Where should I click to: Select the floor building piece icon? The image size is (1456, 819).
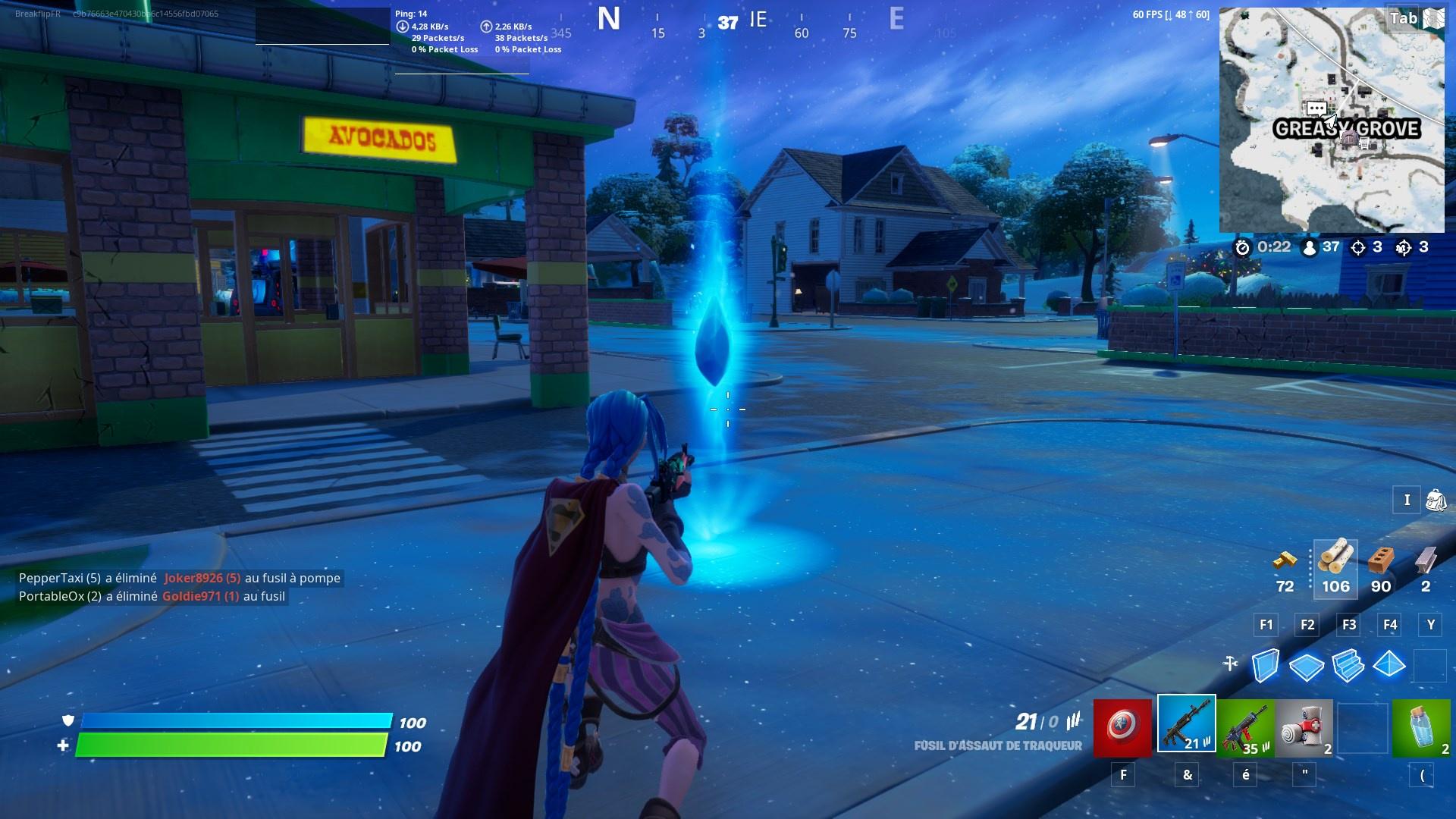1306,667
